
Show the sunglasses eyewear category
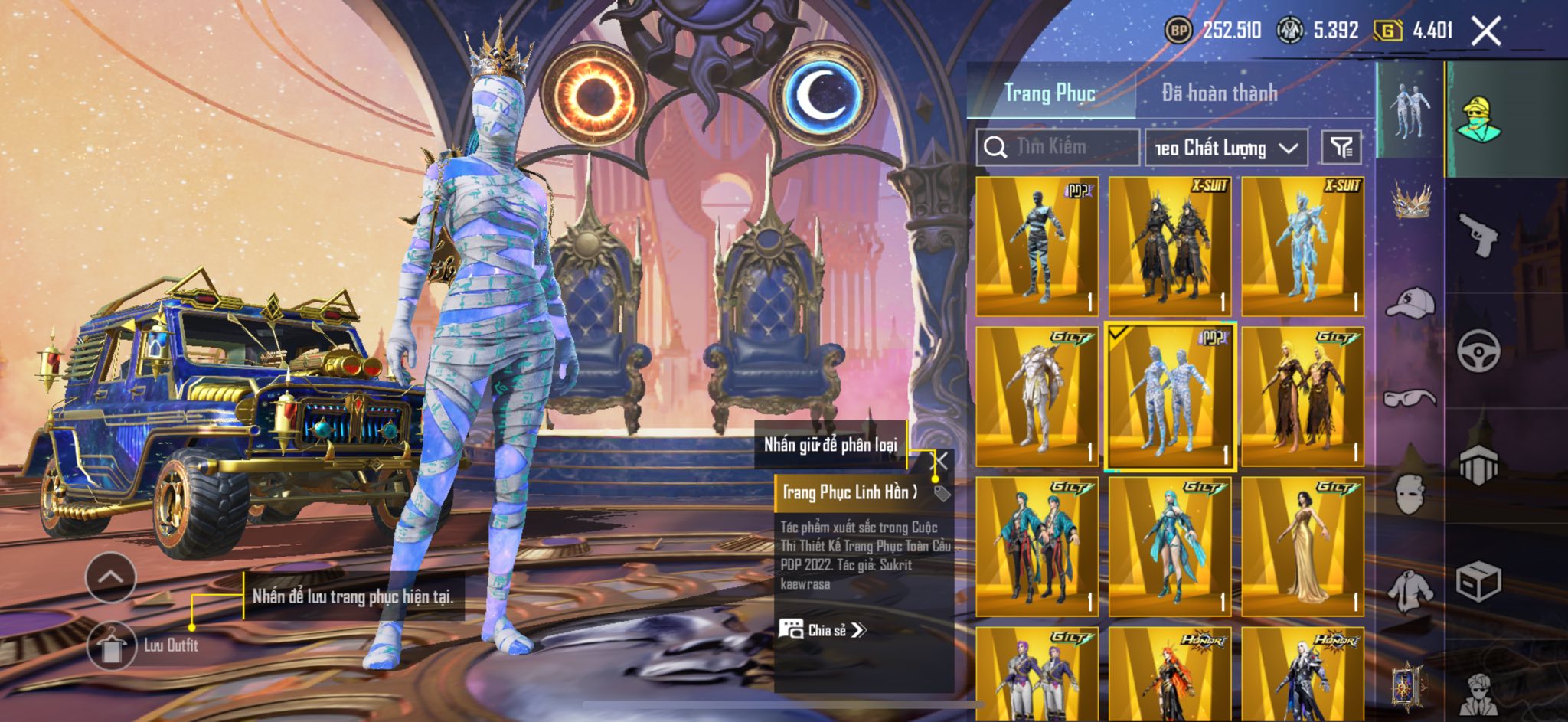click(x=1410, y=398)
